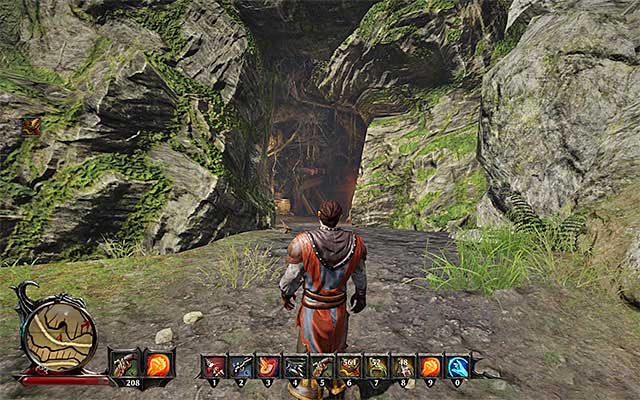Viewport: 640px width, 400px height.
Task: Use the red sword skill in slot 1
Action: [x=215, y=366]
